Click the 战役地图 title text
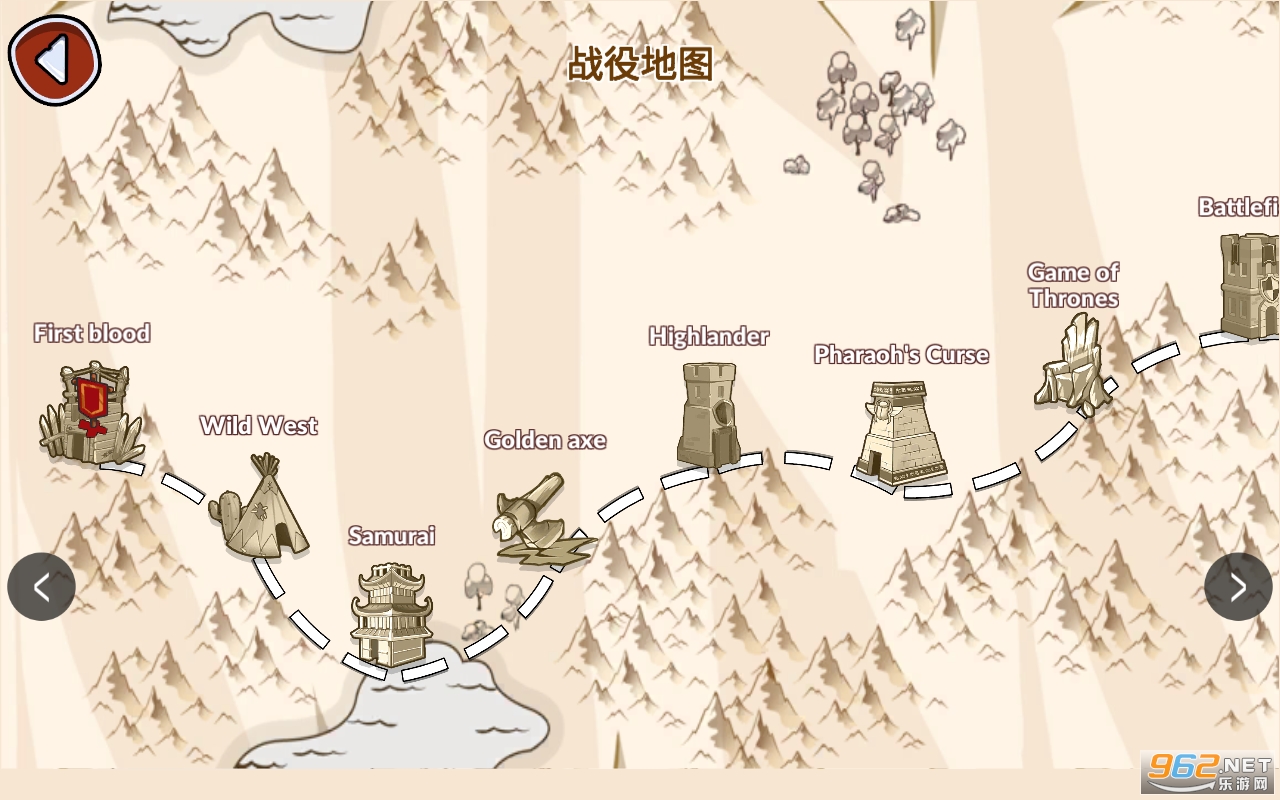1280x800 pixels. [639, 65]
